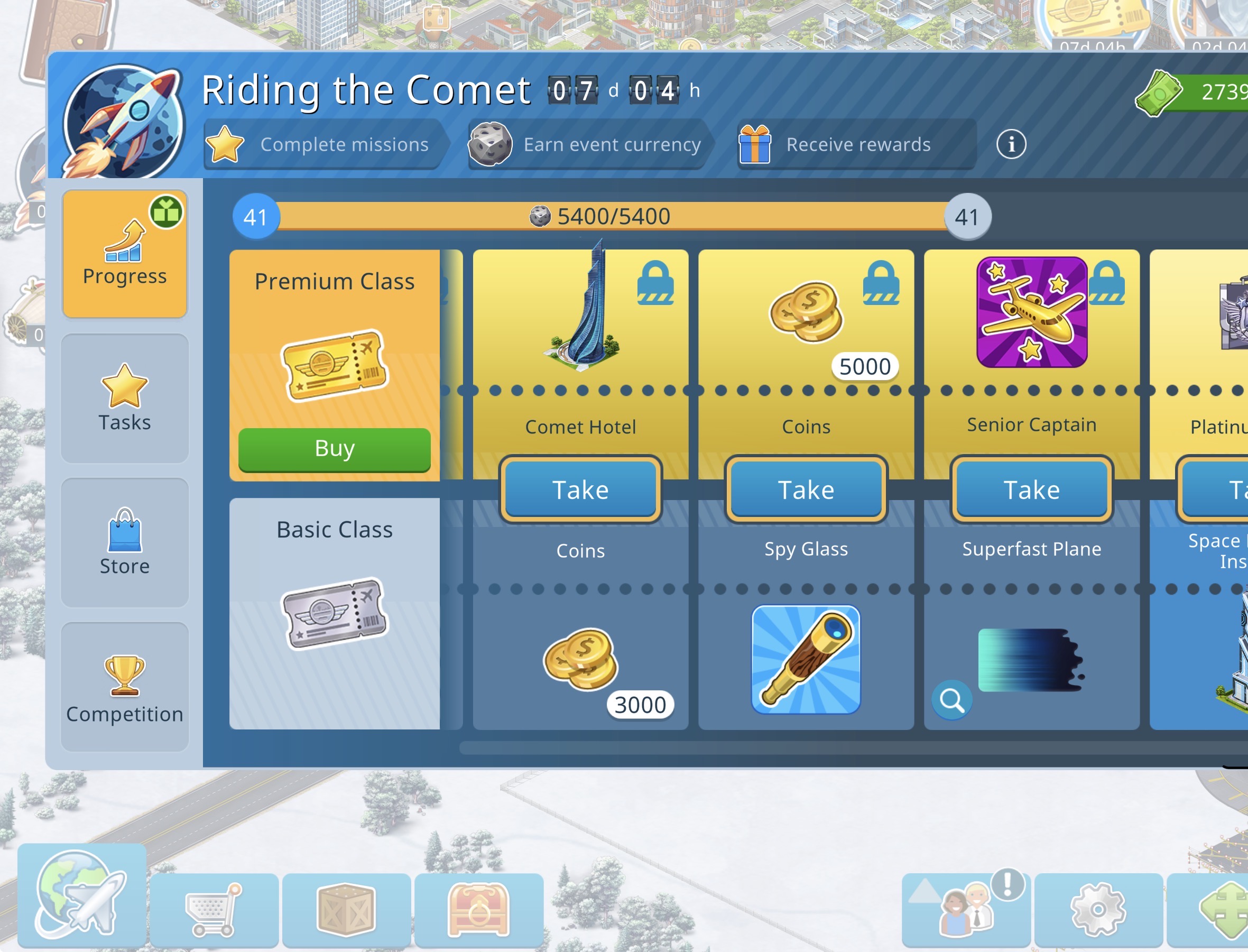Open the globe and airplane flights menu

pyautogui.click(x=81, y=895)
